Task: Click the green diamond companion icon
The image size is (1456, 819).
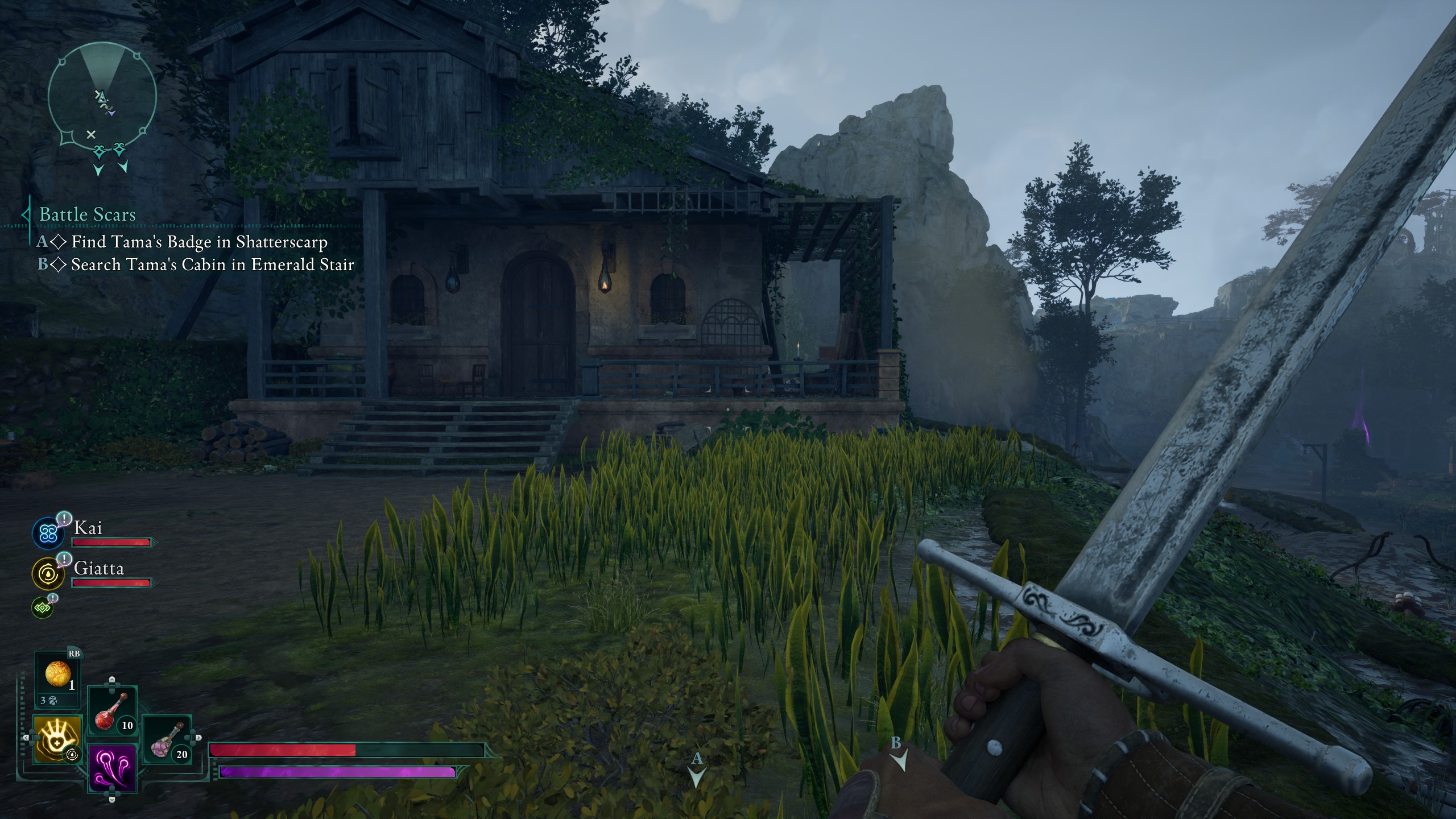Action: 43,607
